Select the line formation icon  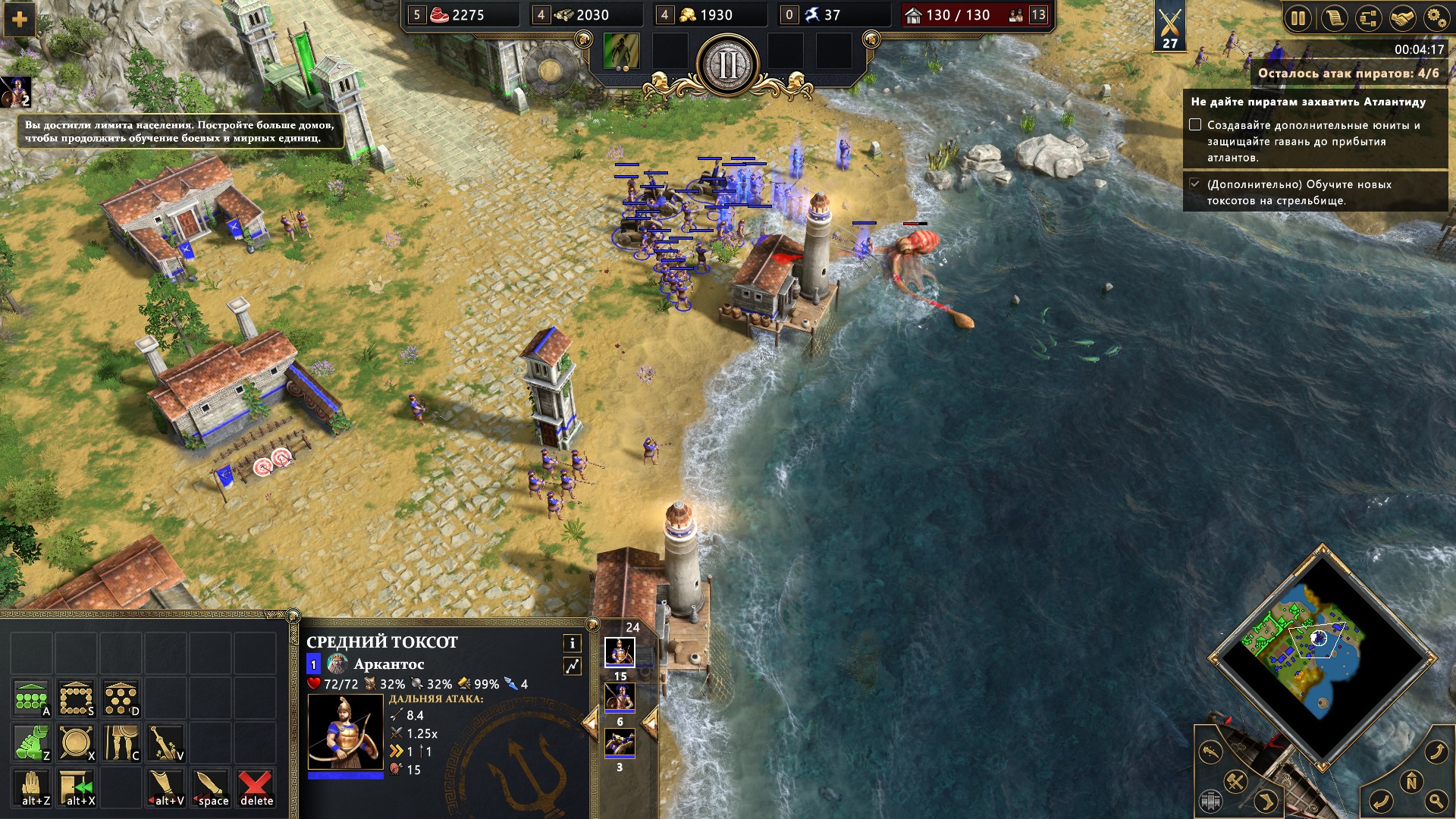point(31,698)
